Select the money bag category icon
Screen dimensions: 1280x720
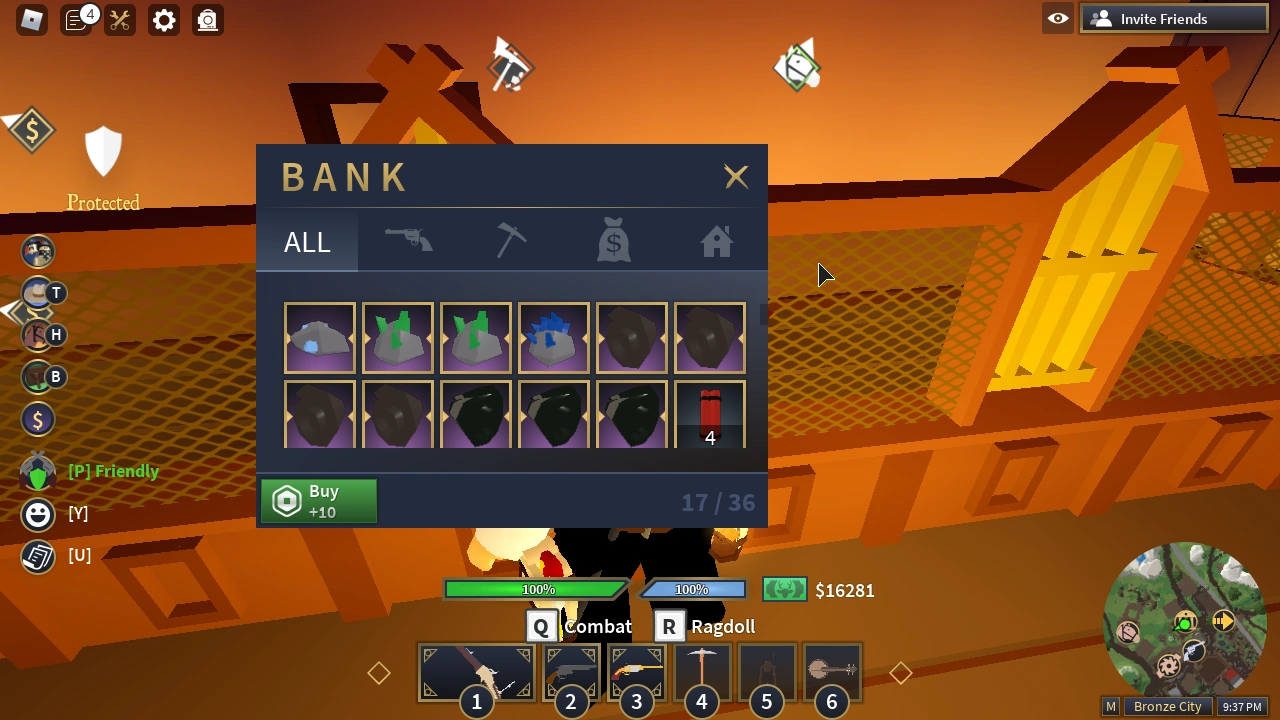pos(613,240)
